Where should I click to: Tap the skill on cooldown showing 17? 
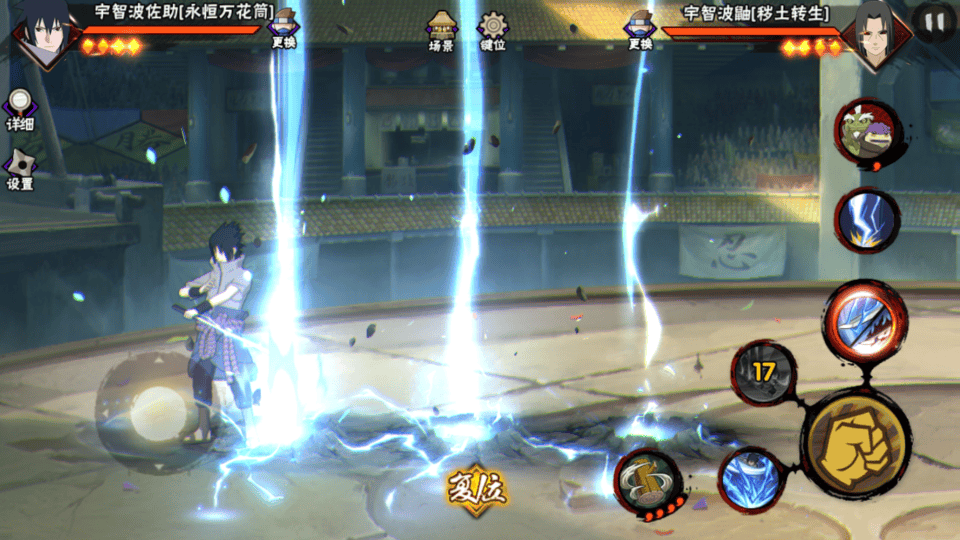(764, 372)
